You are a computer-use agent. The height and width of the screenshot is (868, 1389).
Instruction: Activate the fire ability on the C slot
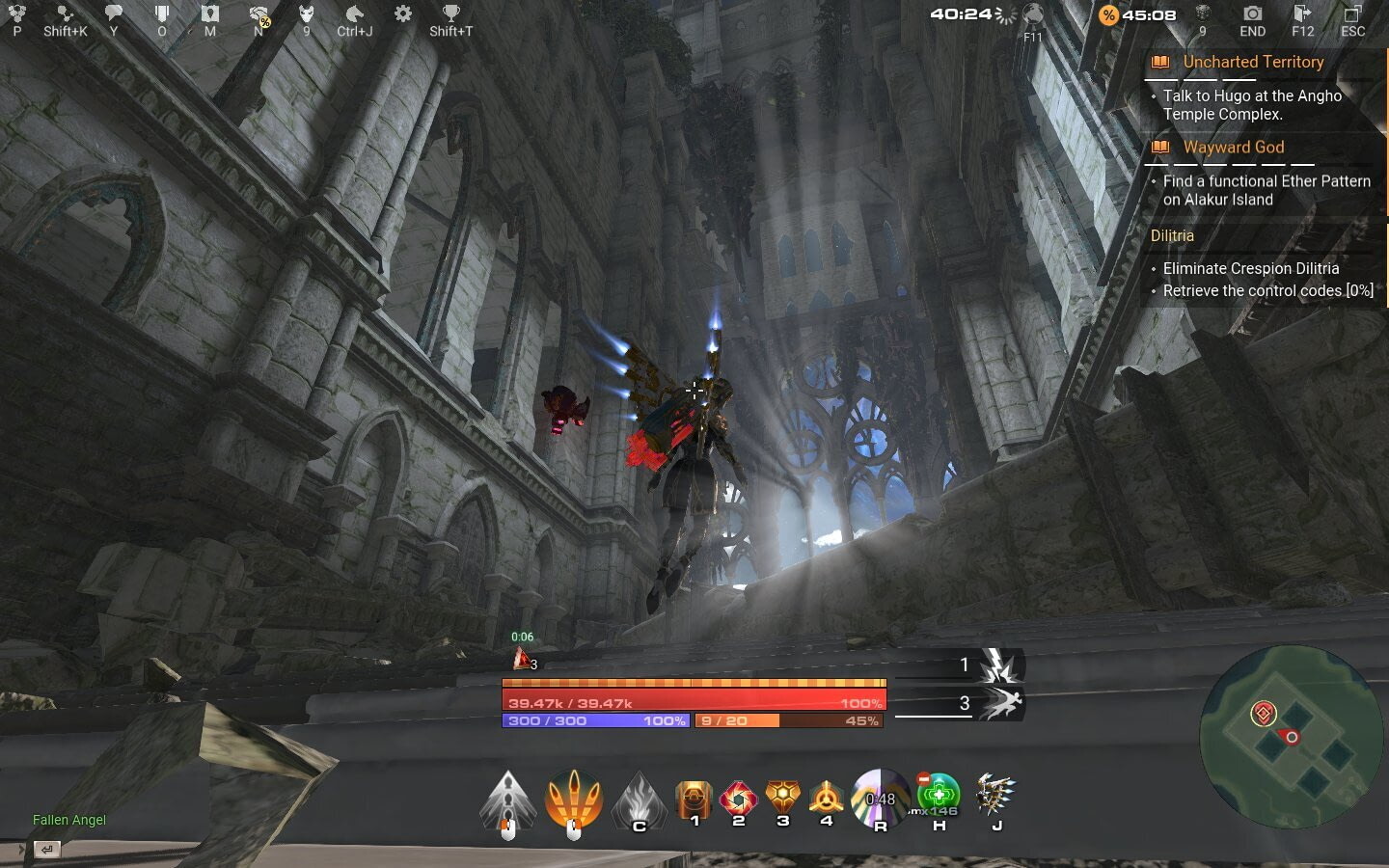pyautogui.click(x=640, y=802)
